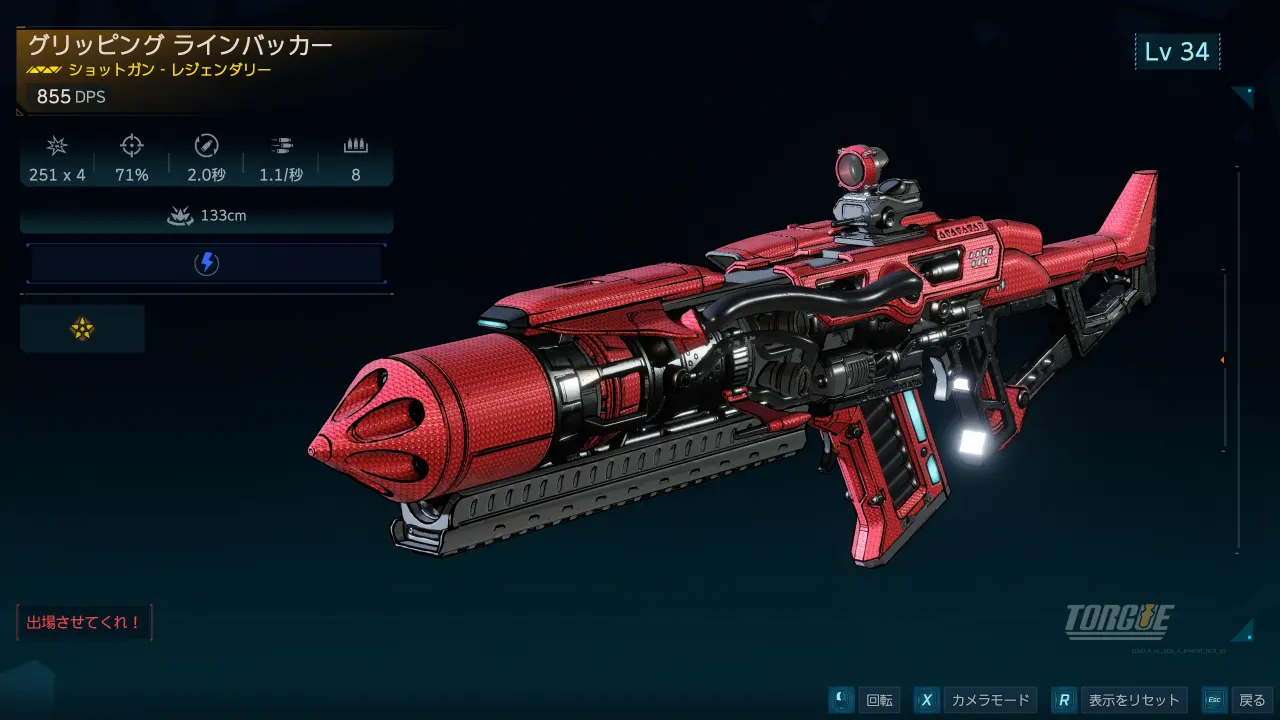Select the shock element lightning icon

click(x=205, y=264)
